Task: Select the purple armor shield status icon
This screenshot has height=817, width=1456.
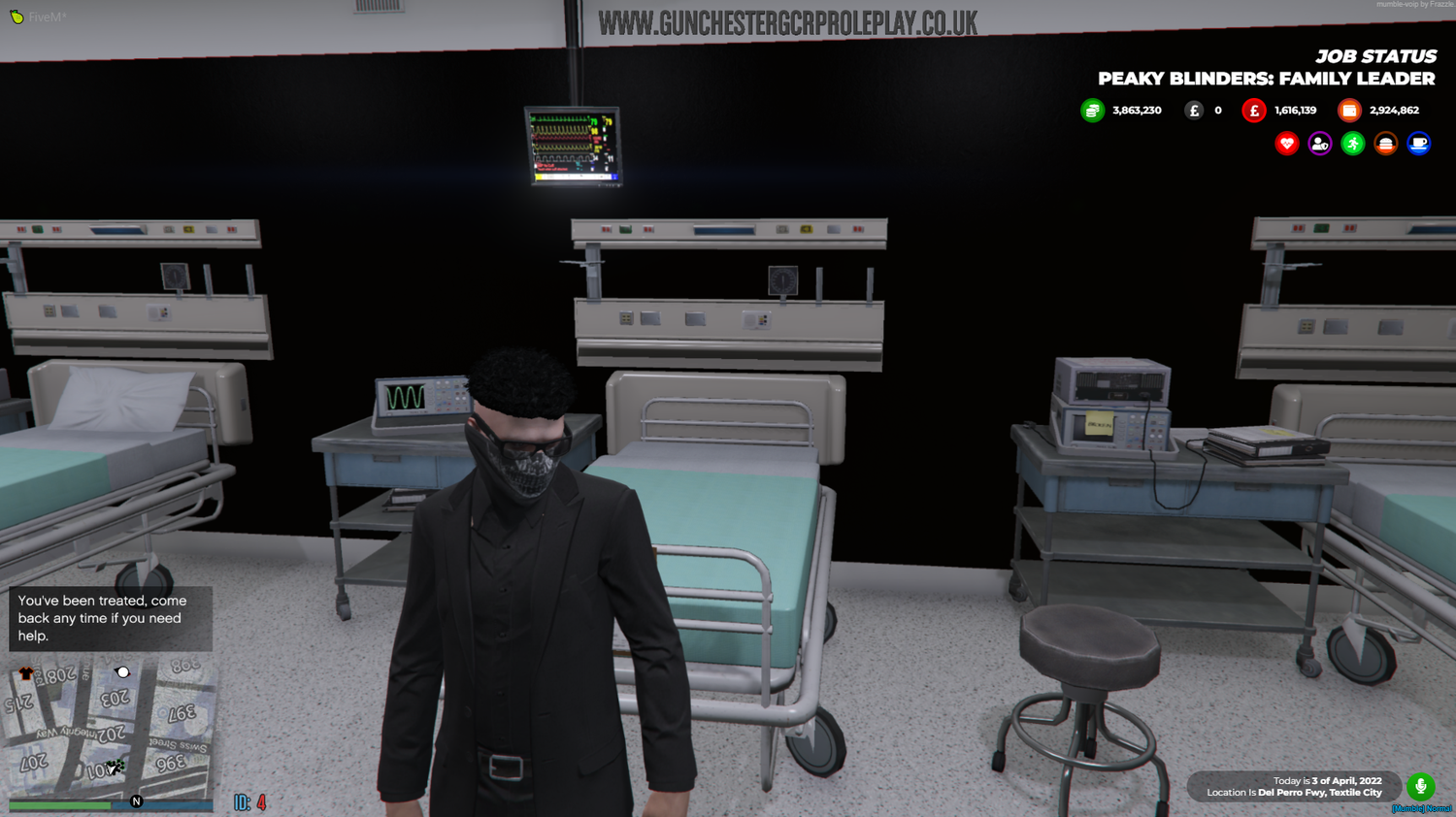Action: tap(1320, 143)
